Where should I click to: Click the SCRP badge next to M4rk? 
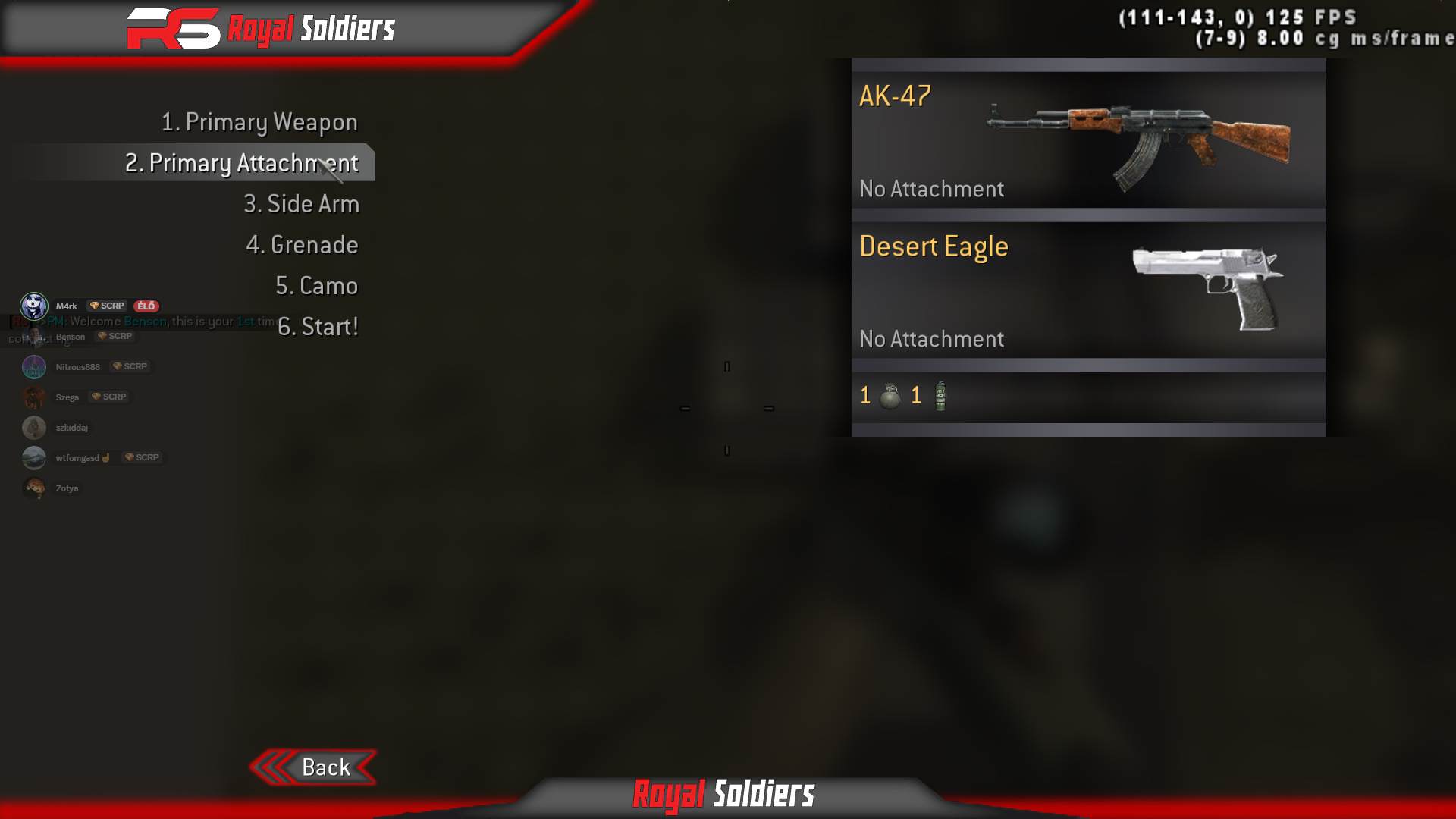pyautogui.click(x=106, y=306)
